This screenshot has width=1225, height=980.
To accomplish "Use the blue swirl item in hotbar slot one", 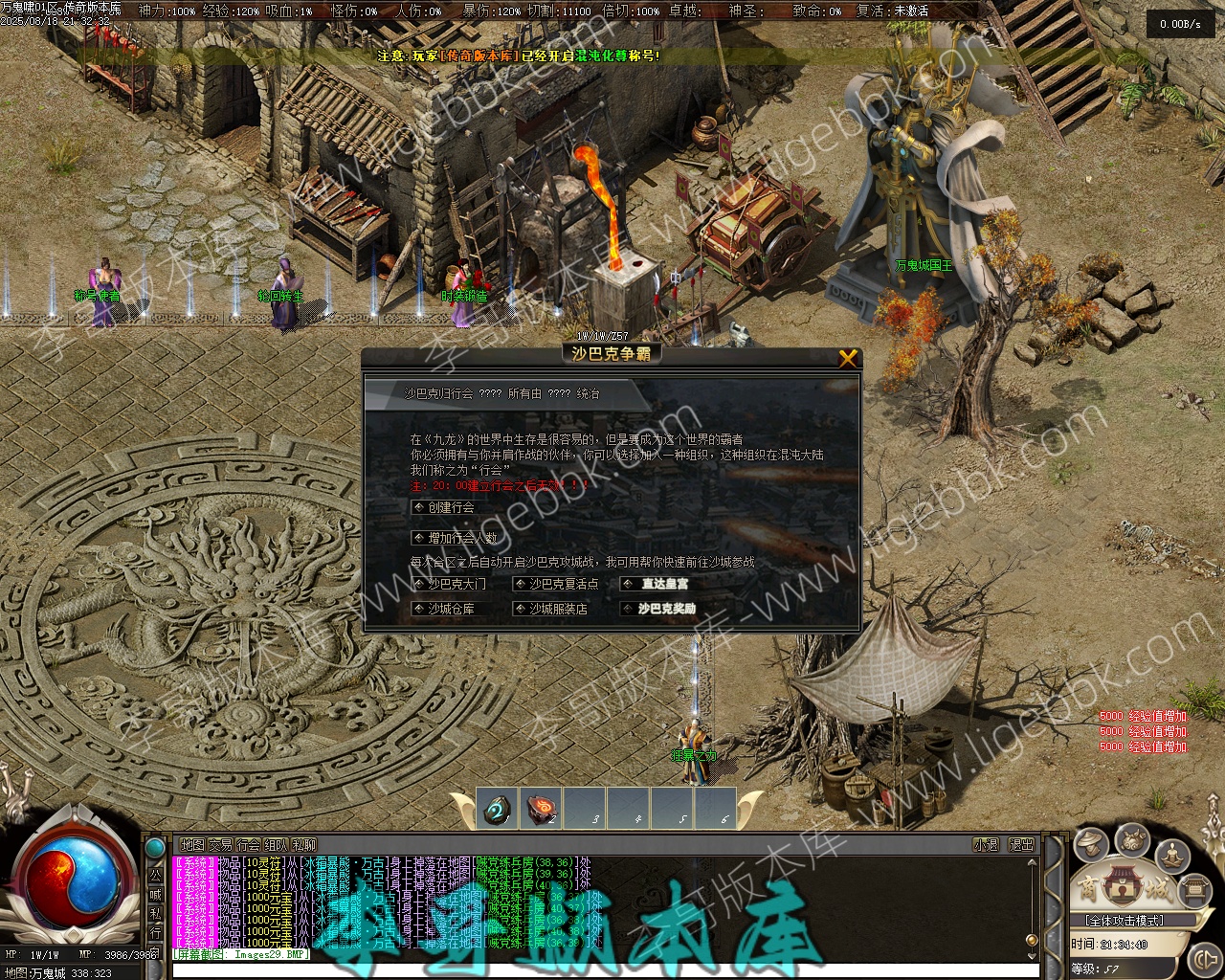I will point(497,809).
